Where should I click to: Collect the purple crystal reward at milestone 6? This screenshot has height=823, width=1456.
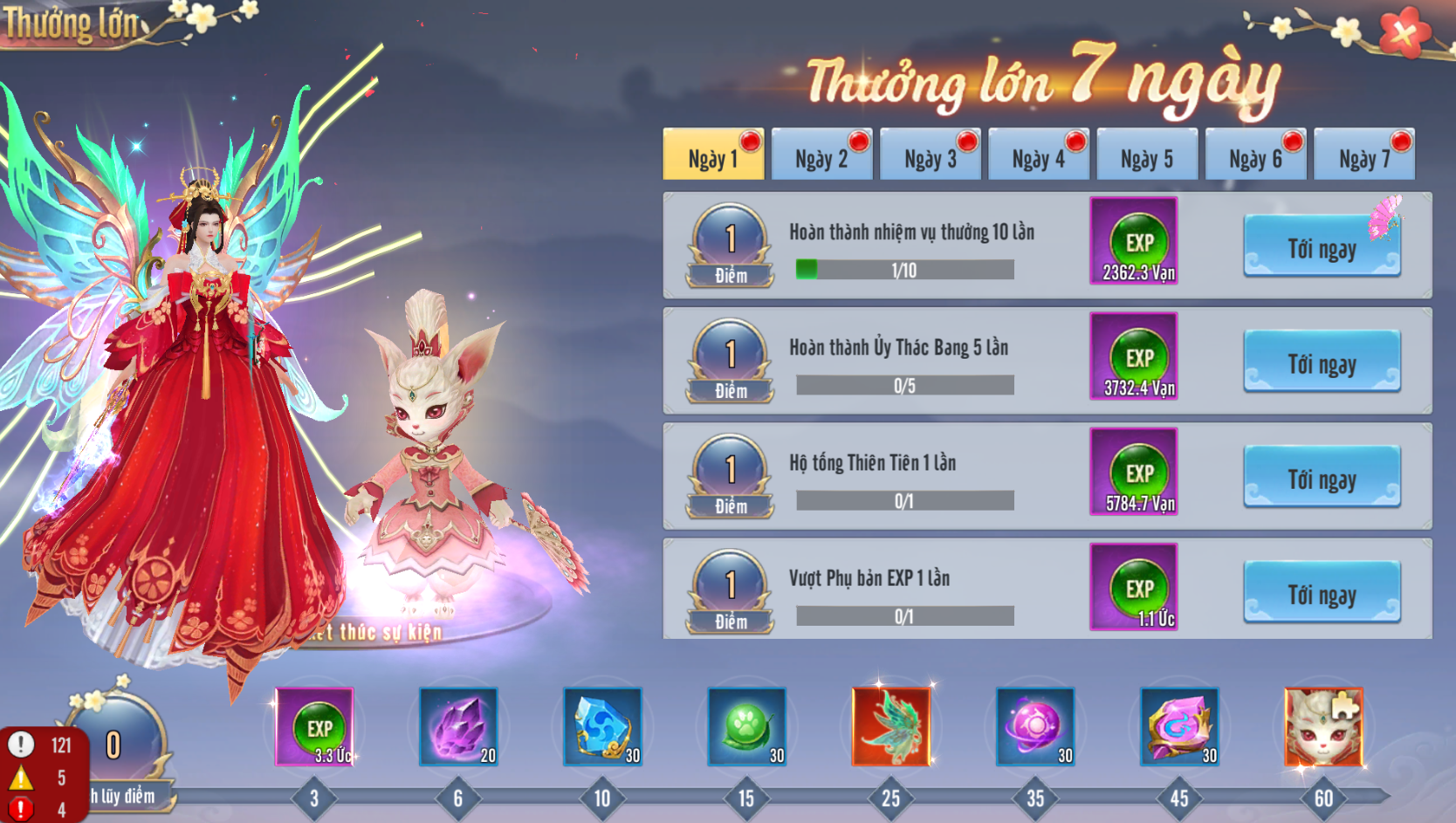click(460, 726)
